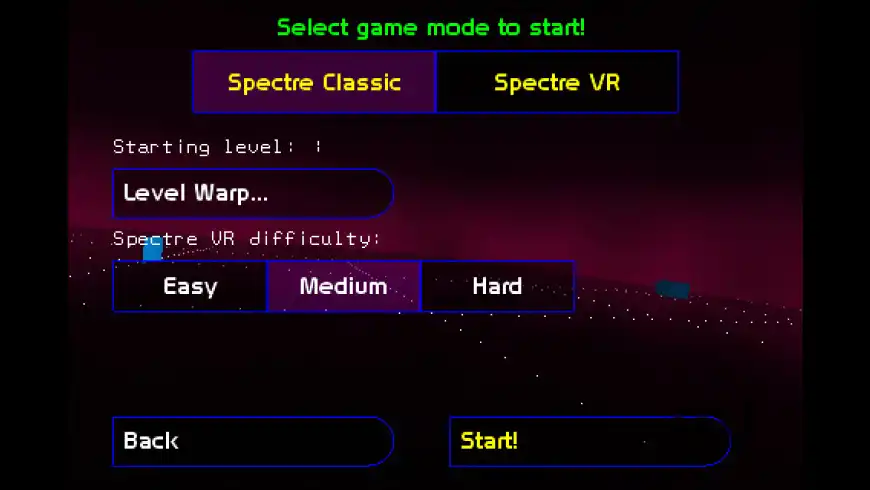This screenshot has height=490, width=870.
Task: Click Start! to begin the game
Action: [x=589, y=441]
